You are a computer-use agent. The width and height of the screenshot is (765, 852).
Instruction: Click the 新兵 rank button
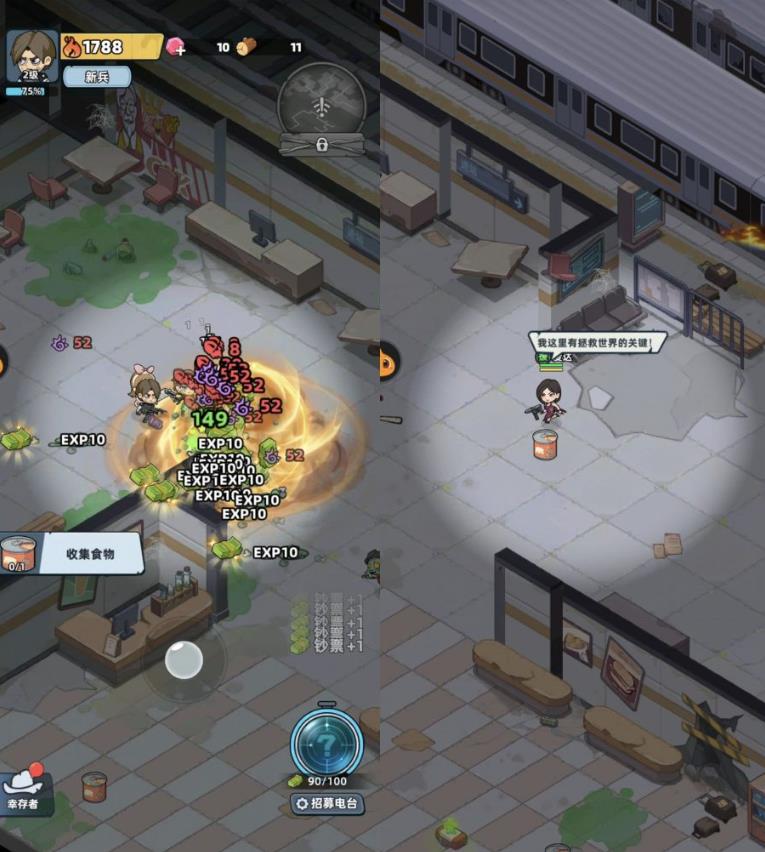(x=97, y=77)
